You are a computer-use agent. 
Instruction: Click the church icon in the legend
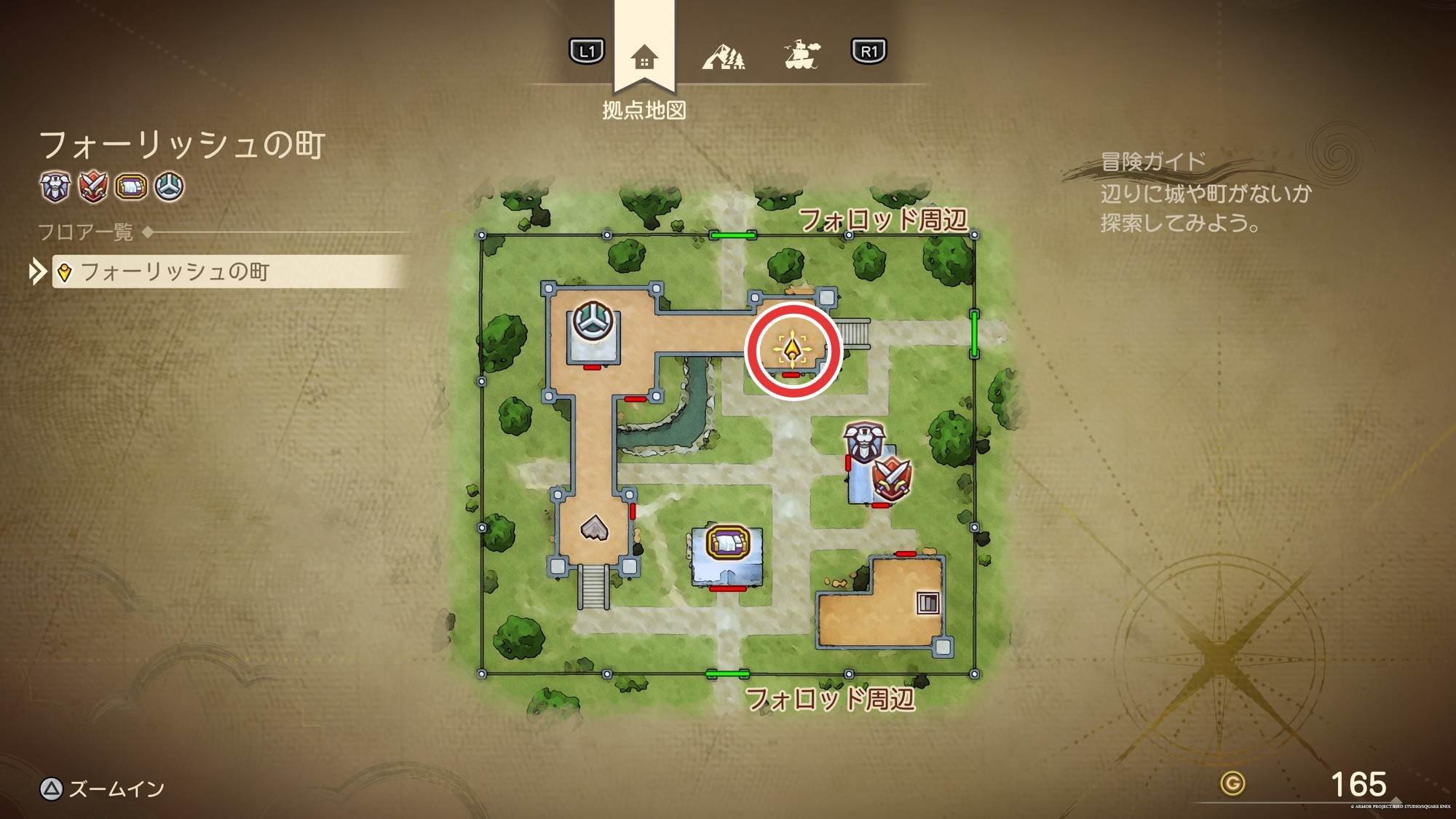click(x=170, y=187)
